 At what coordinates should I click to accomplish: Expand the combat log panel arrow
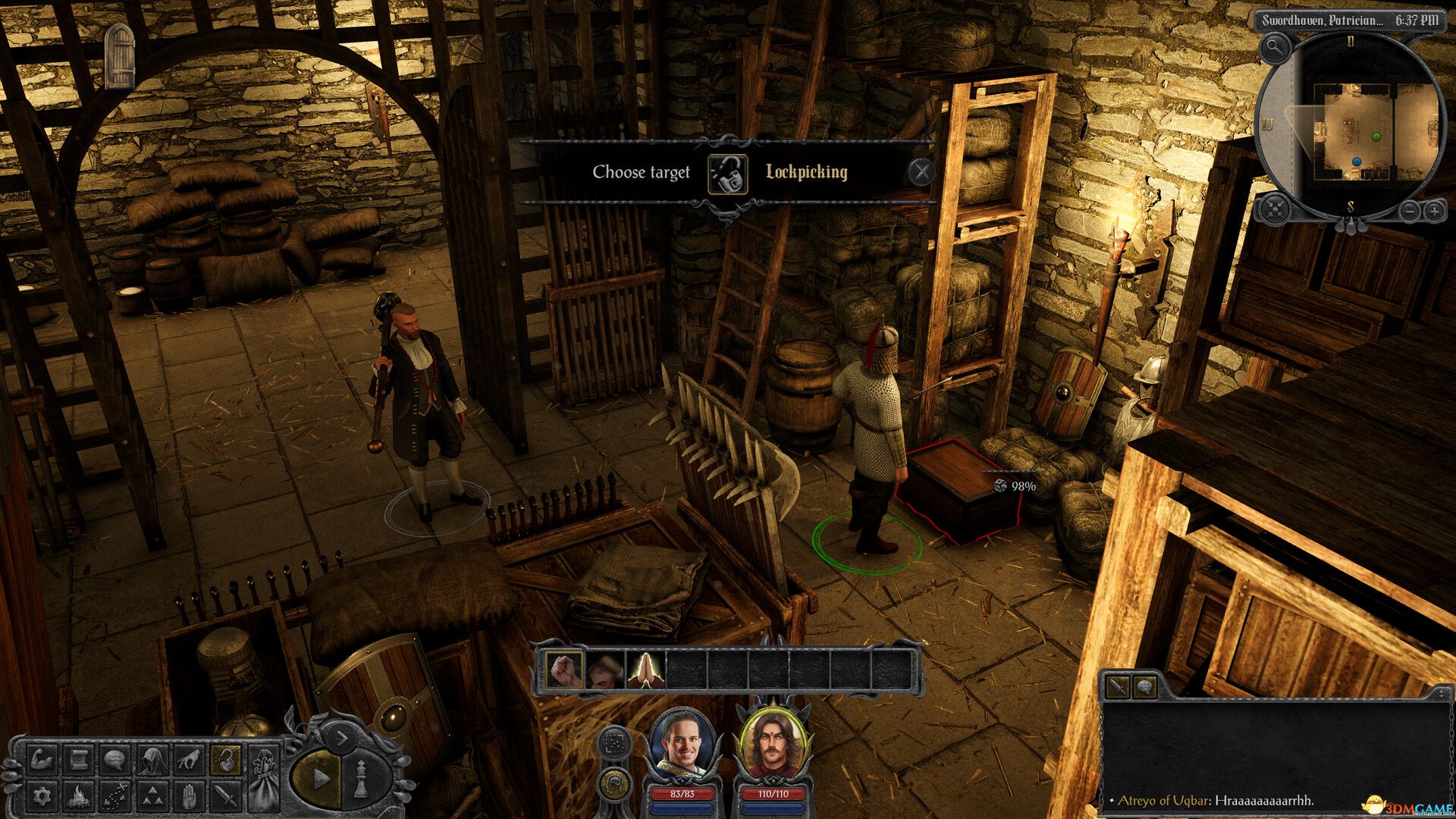[1442, 693]
